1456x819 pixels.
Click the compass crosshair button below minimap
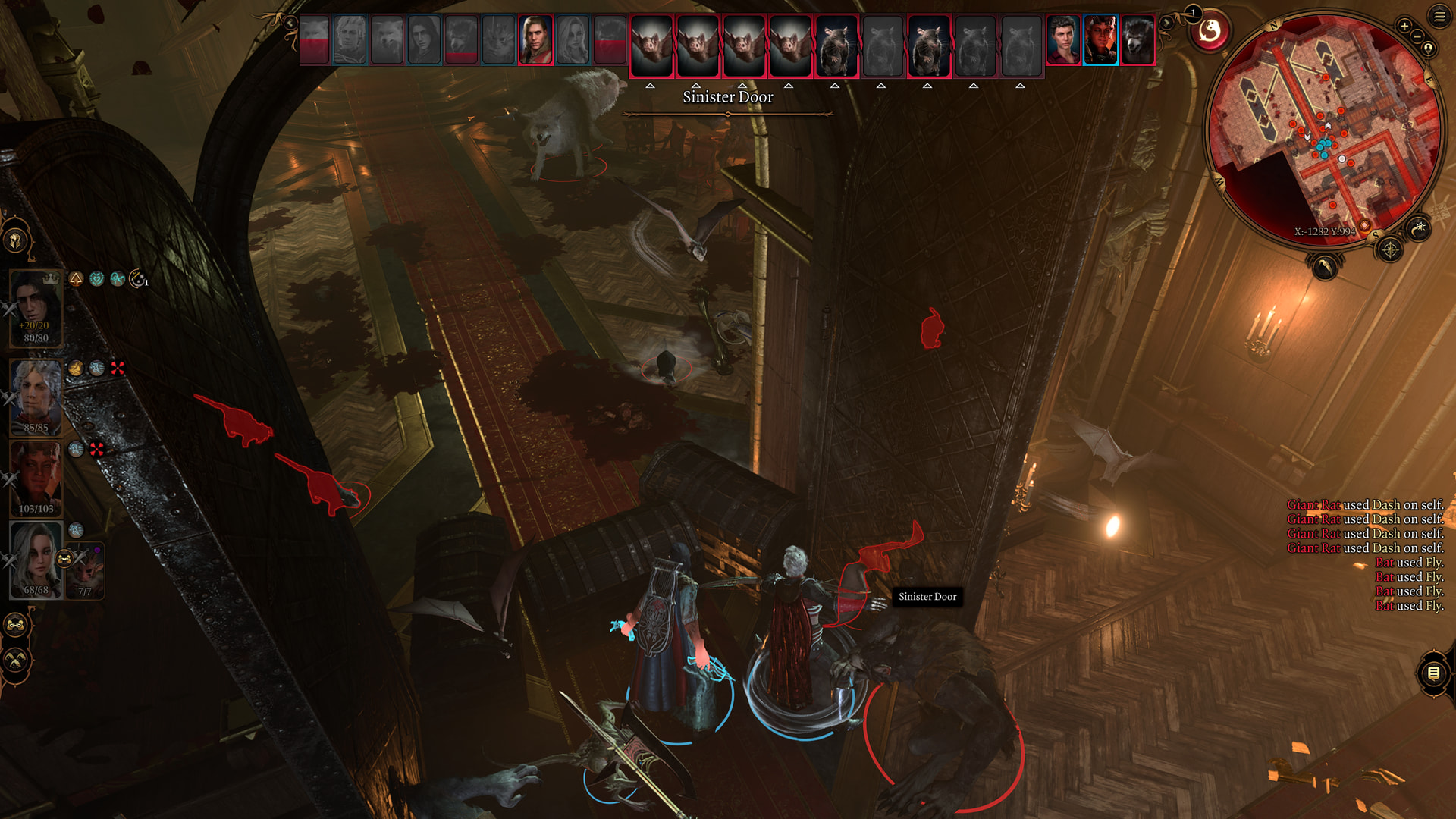click(x=1390, y=249)
